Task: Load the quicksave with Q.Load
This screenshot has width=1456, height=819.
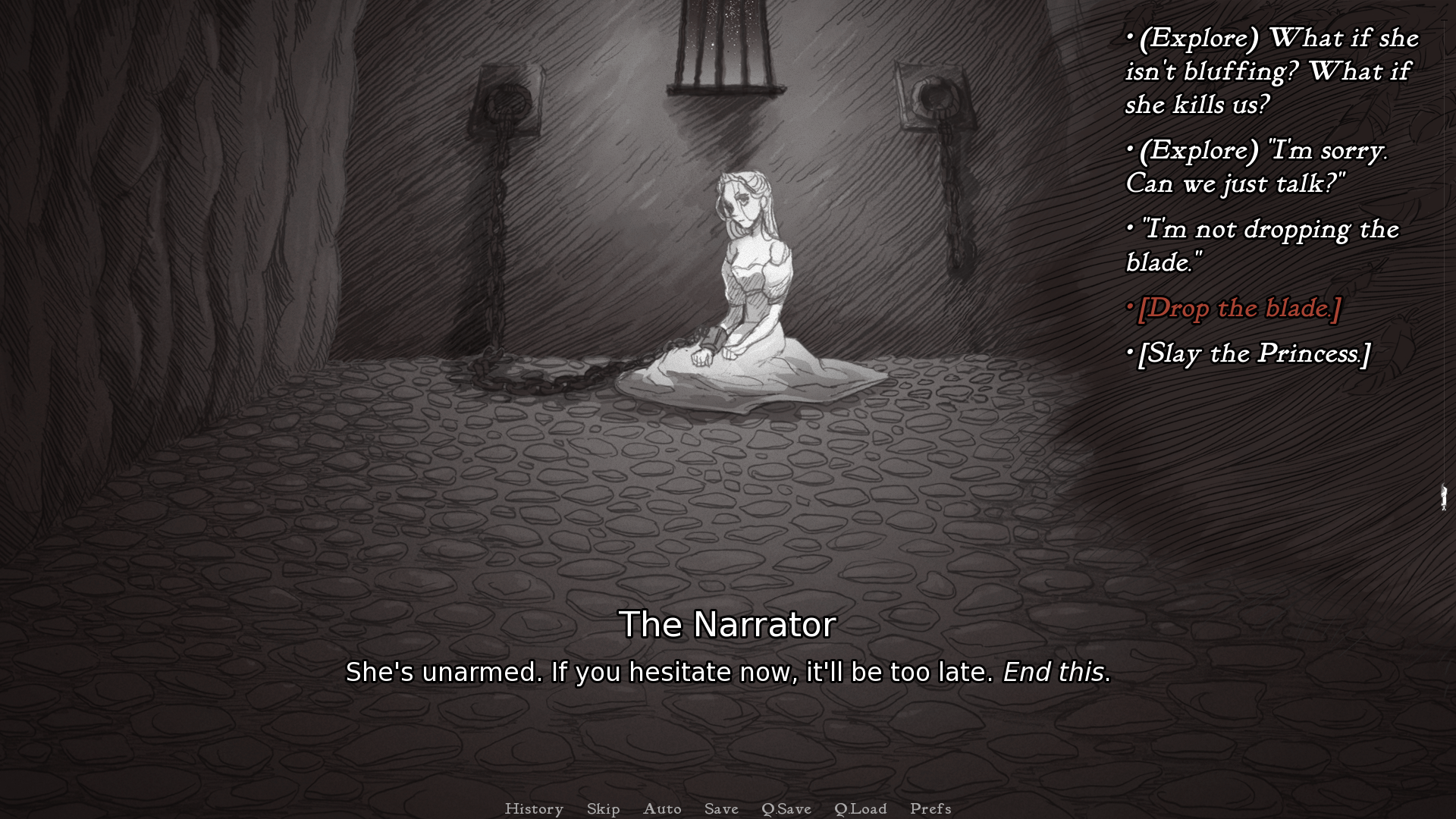Action: (861, 808)
